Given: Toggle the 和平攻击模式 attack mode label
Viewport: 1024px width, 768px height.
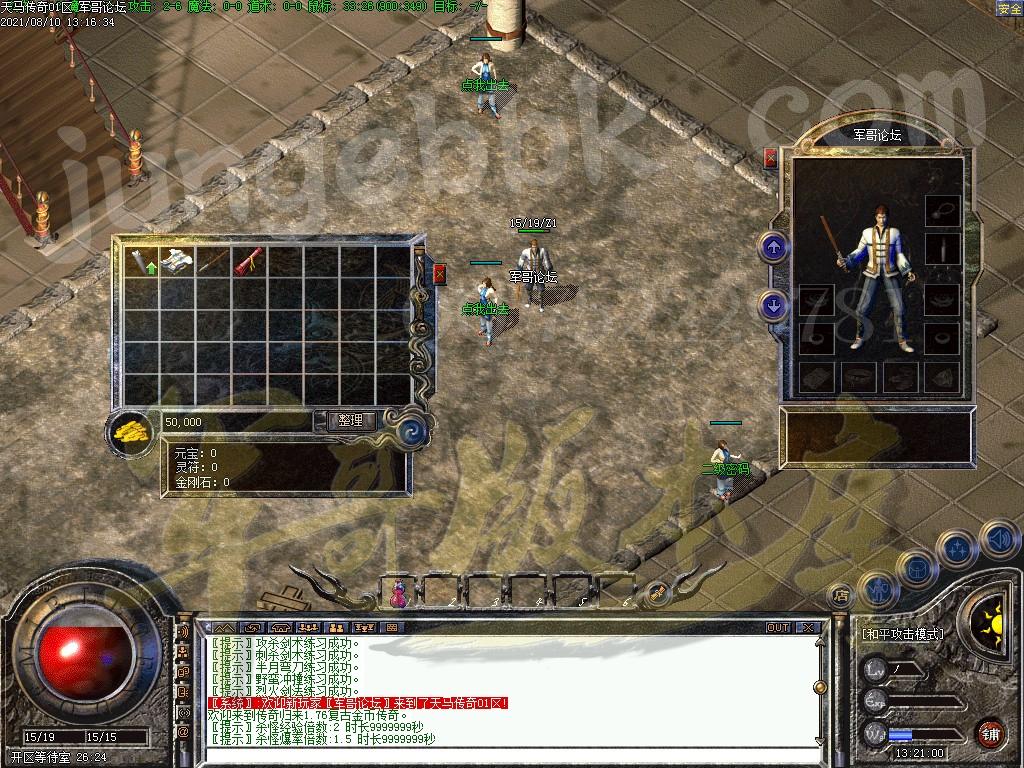Looking at the screenshot, I should tap(903, 633).
